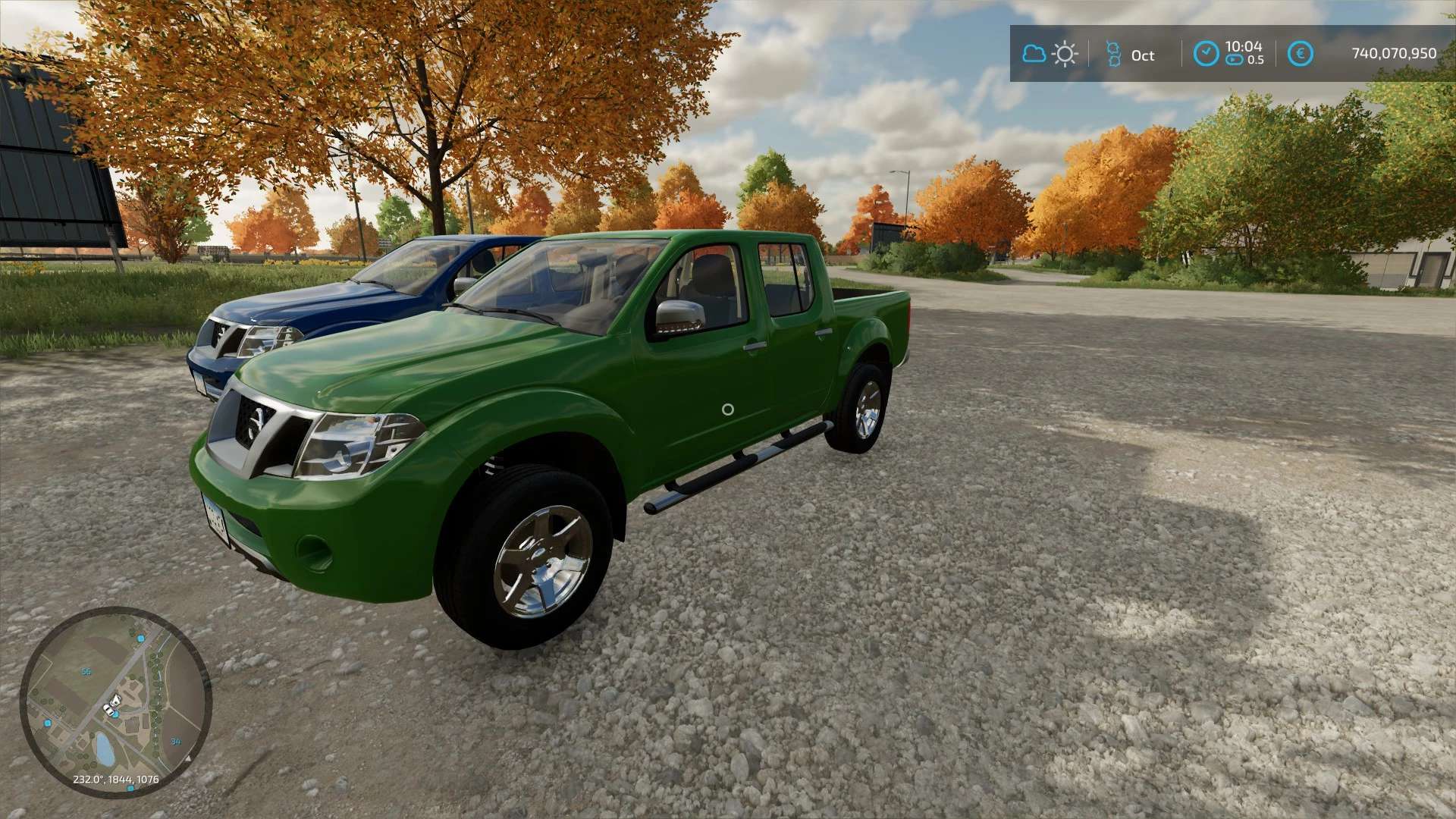This screenshot has width=1456, height=819.
Task: Click the circular minimap
Action: 115,701
